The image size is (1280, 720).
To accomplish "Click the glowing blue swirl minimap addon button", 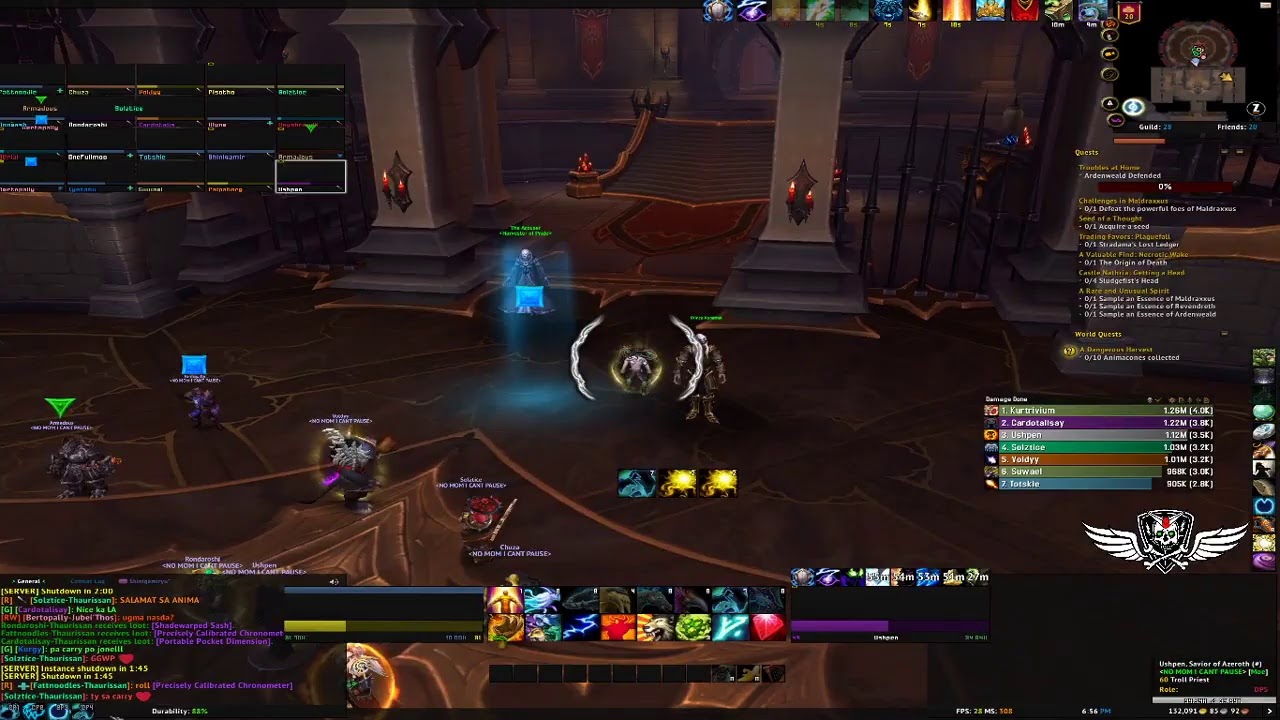I will pyautogui.click(x=1132, y=107).
